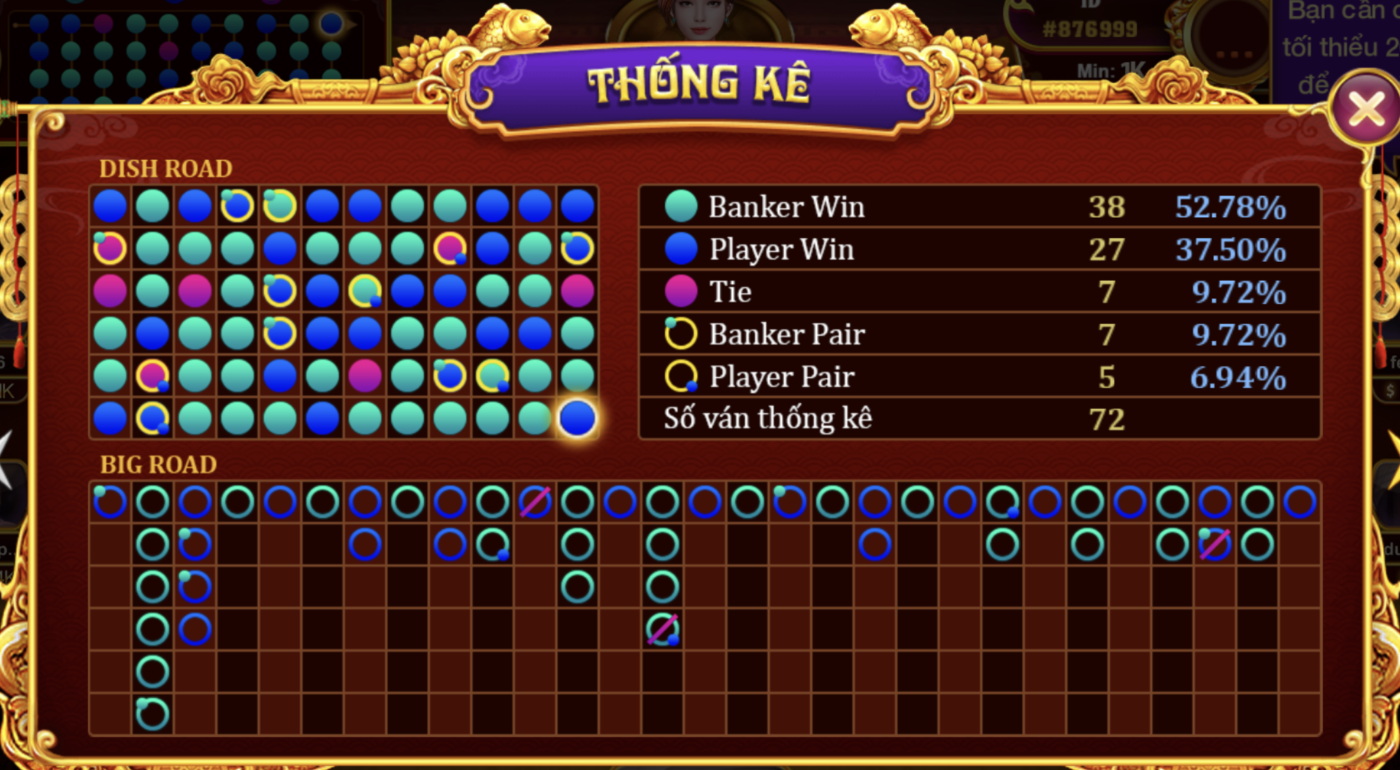
Task: Click the pink Tie legend icon
Action: (681, 291)
